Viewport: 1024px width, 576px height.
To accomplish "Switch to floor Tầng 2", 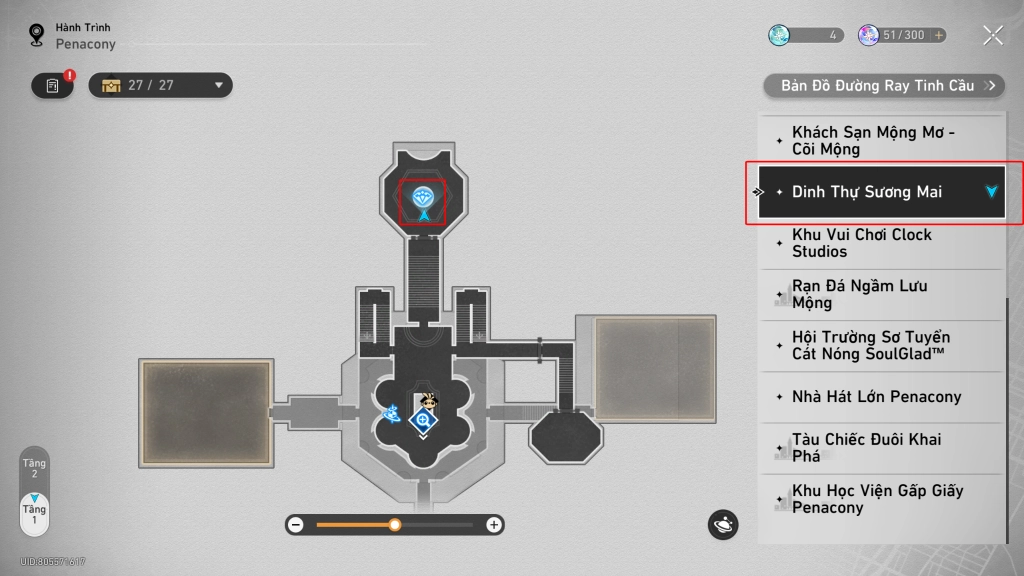I will [x=34, y=469].
